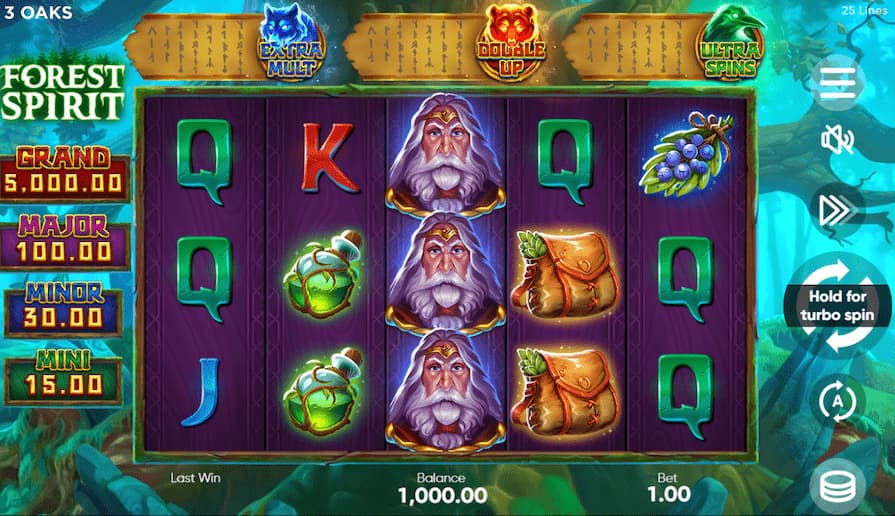Viewport: 895px width, 516px height.
Task: Toggle the muted sound icon
Action: (x=837, y=140)
